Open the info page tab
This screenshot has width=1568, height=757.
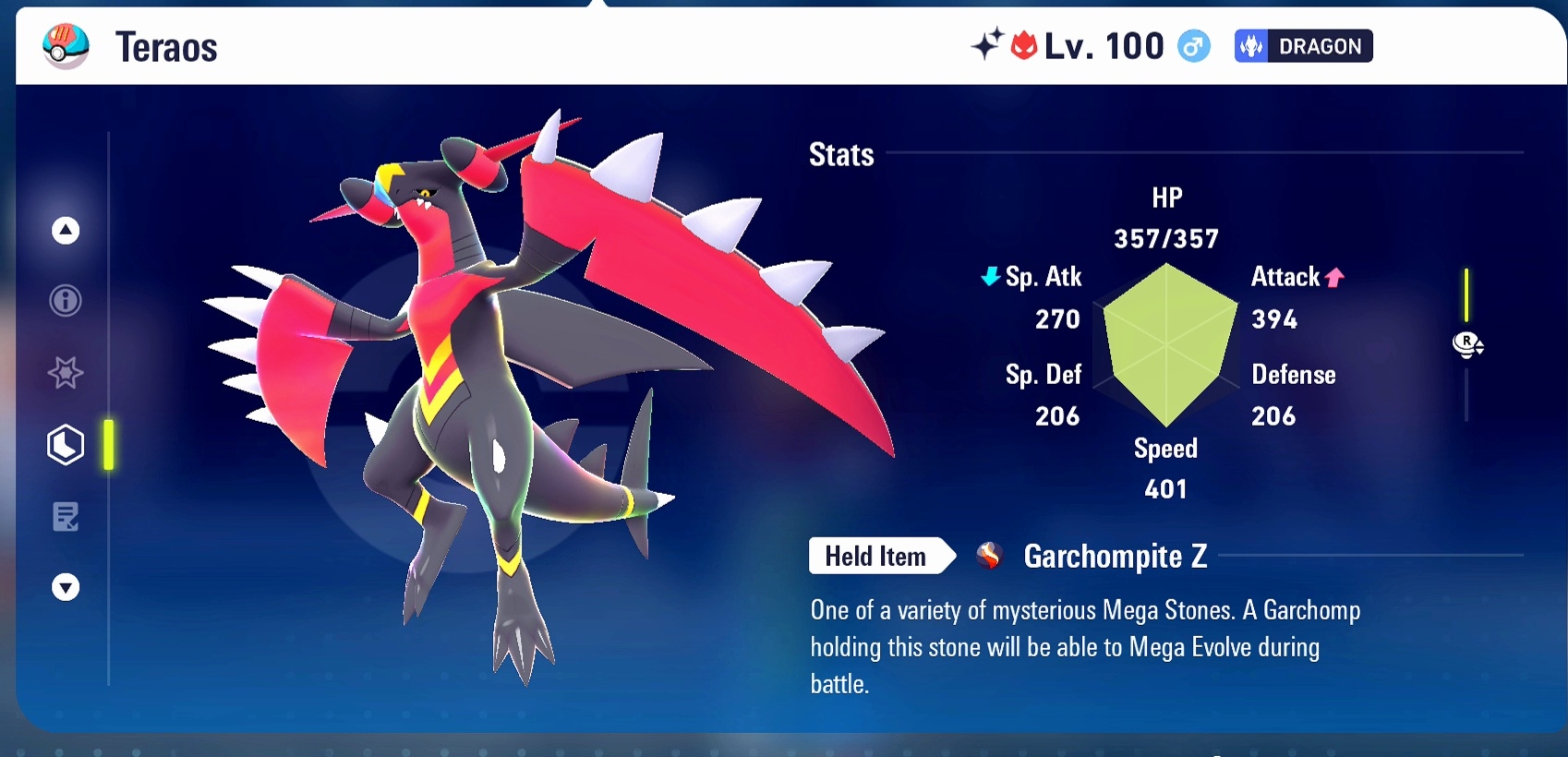[66, 301]
